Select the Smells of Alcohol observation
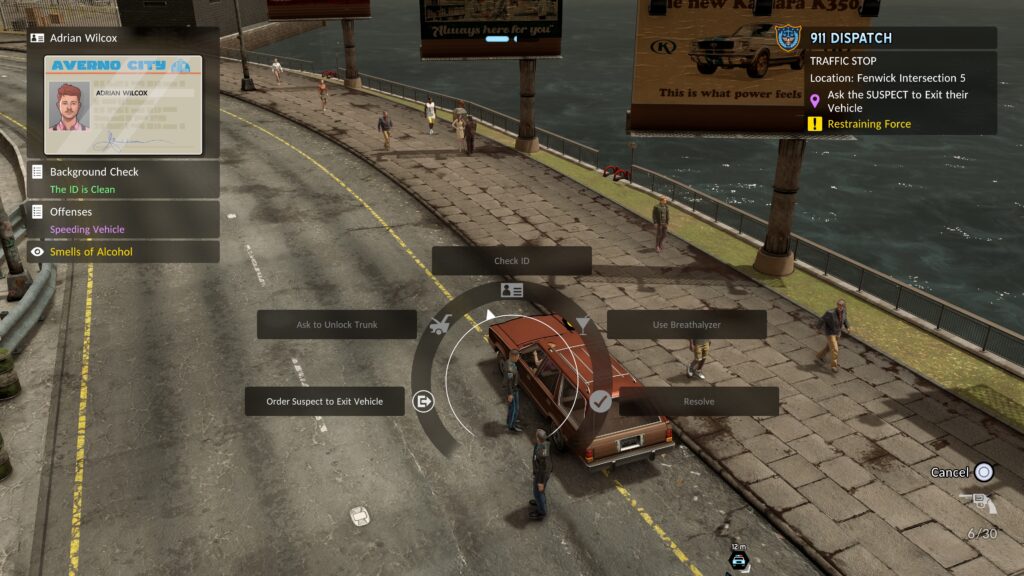The image size is (1024, 576). (123, 252)
